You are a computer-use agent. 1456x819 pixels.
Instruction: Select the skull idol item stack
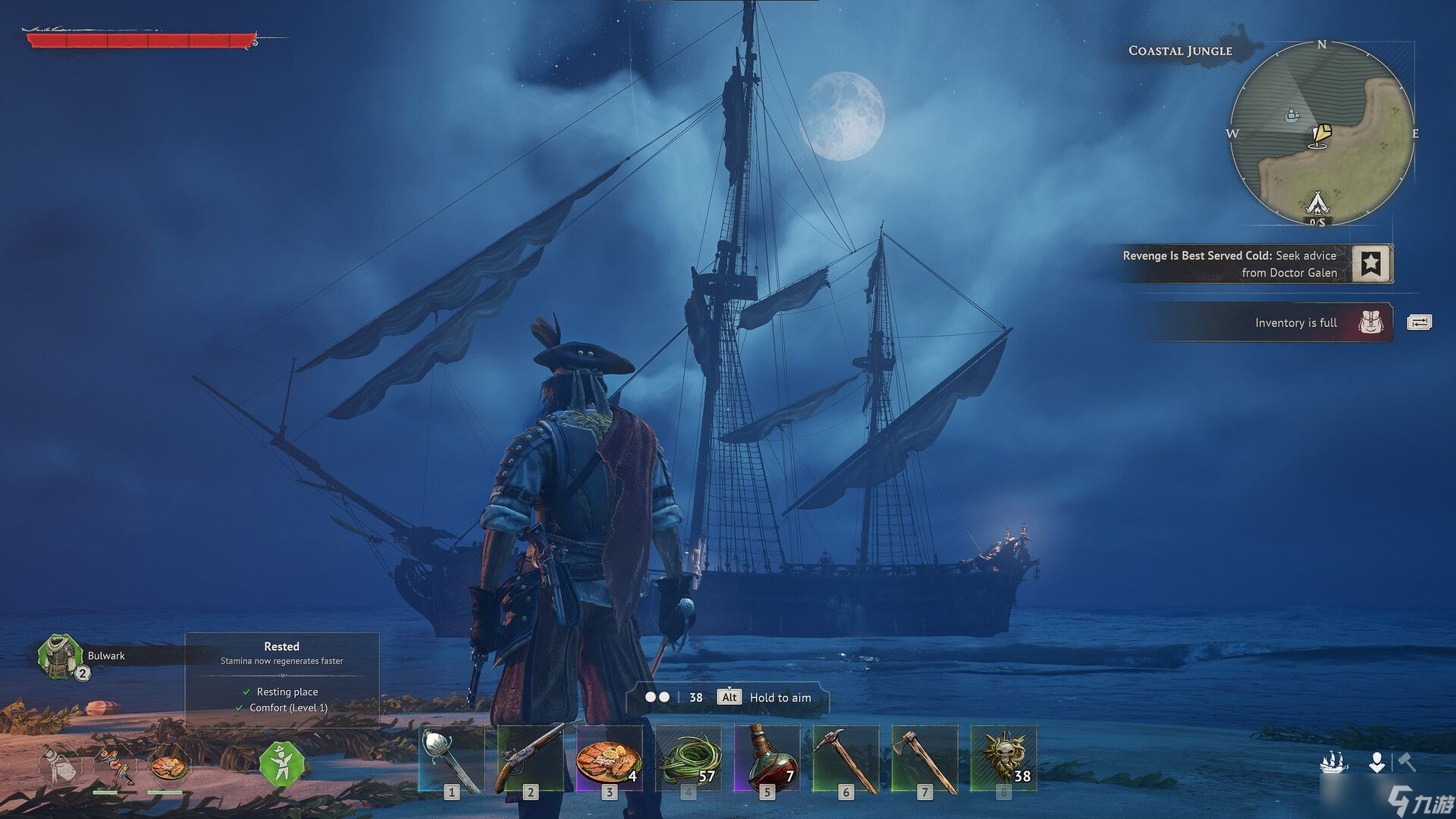tap(1003, 759)
